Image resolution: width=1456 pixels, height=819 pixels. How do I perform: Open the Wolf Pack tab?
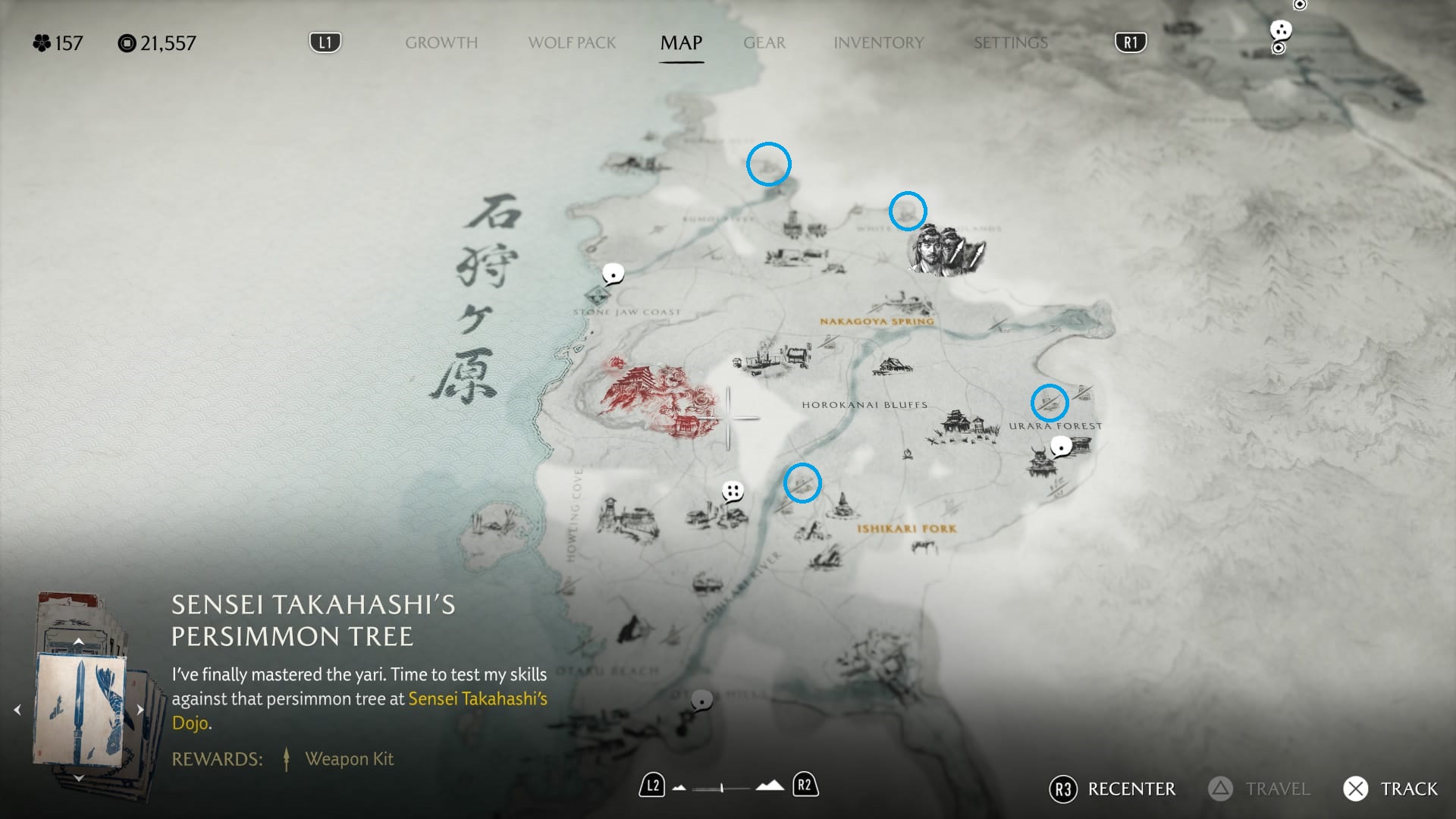[572, 43]
